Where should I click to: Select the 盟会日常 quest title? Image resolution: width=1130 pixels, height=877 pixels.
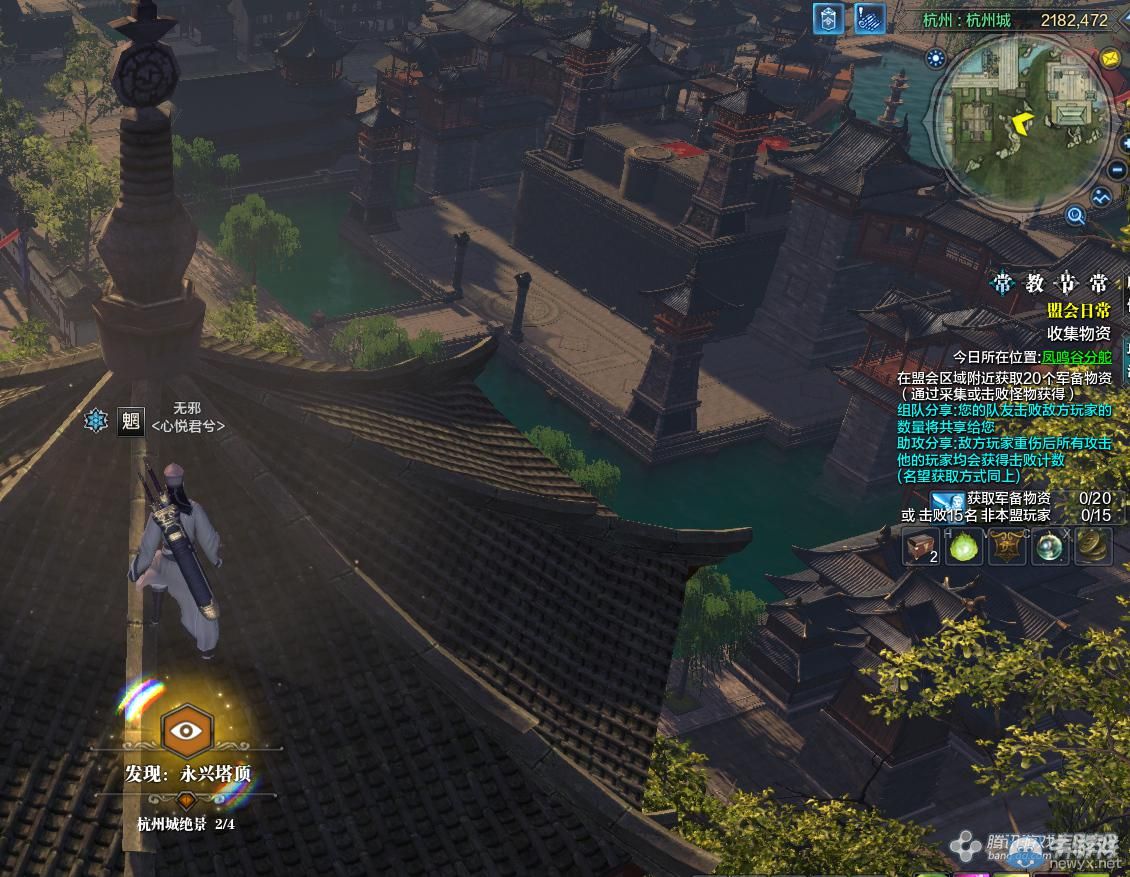coord(1078,311)
